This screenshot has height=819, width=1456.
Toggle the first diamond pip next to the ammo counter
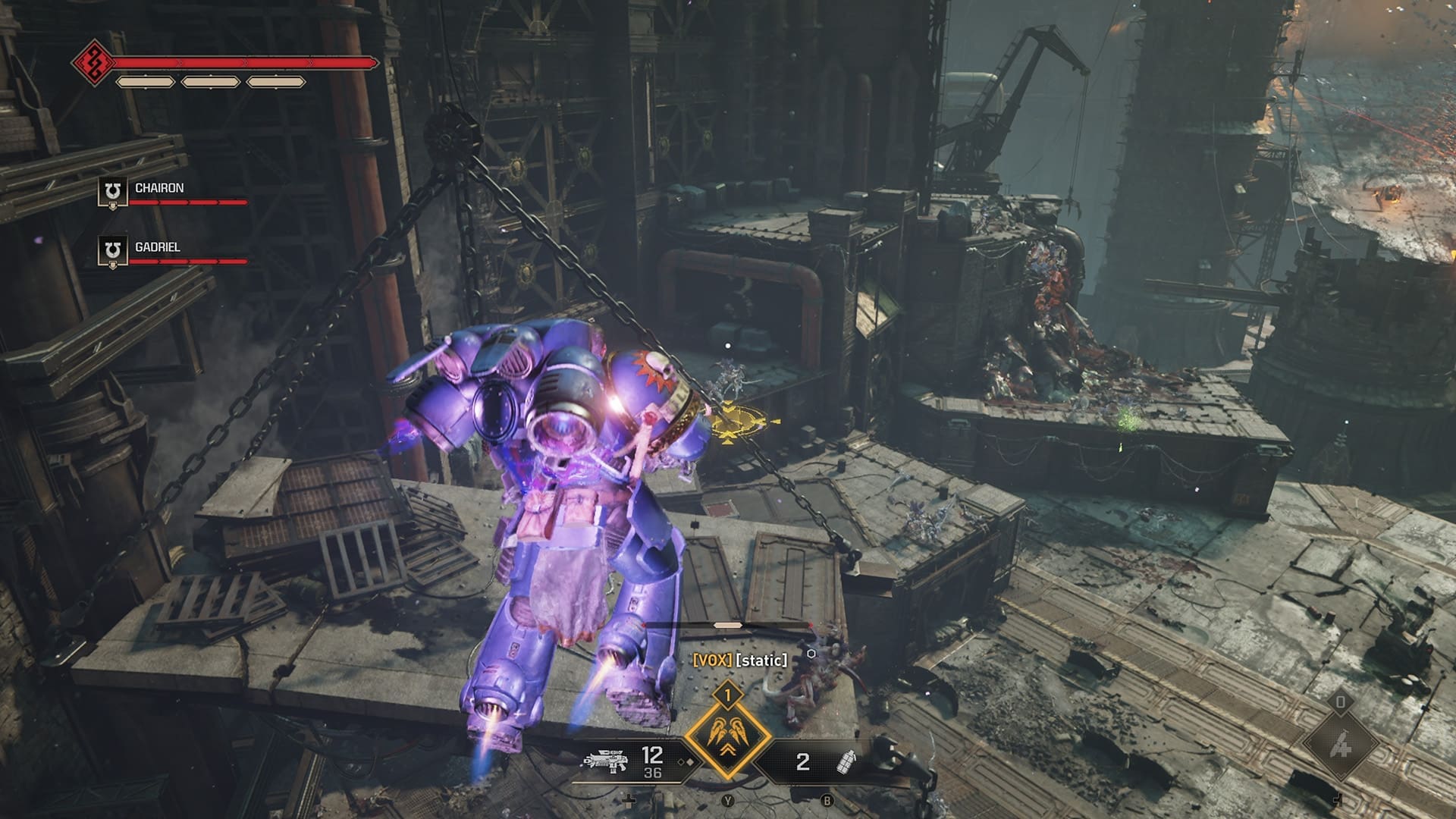[681, 762]
